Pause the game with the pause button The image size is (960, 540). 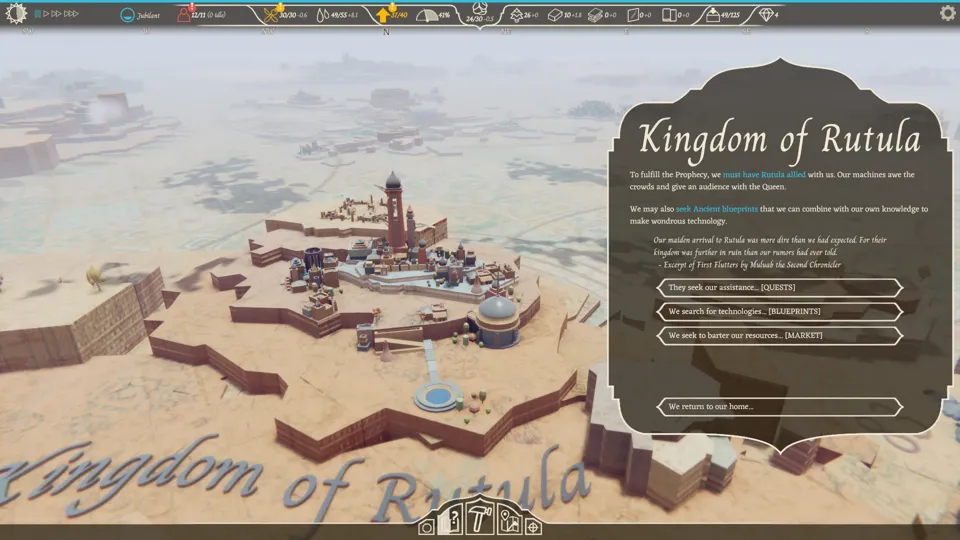click(x=38, y=14)
